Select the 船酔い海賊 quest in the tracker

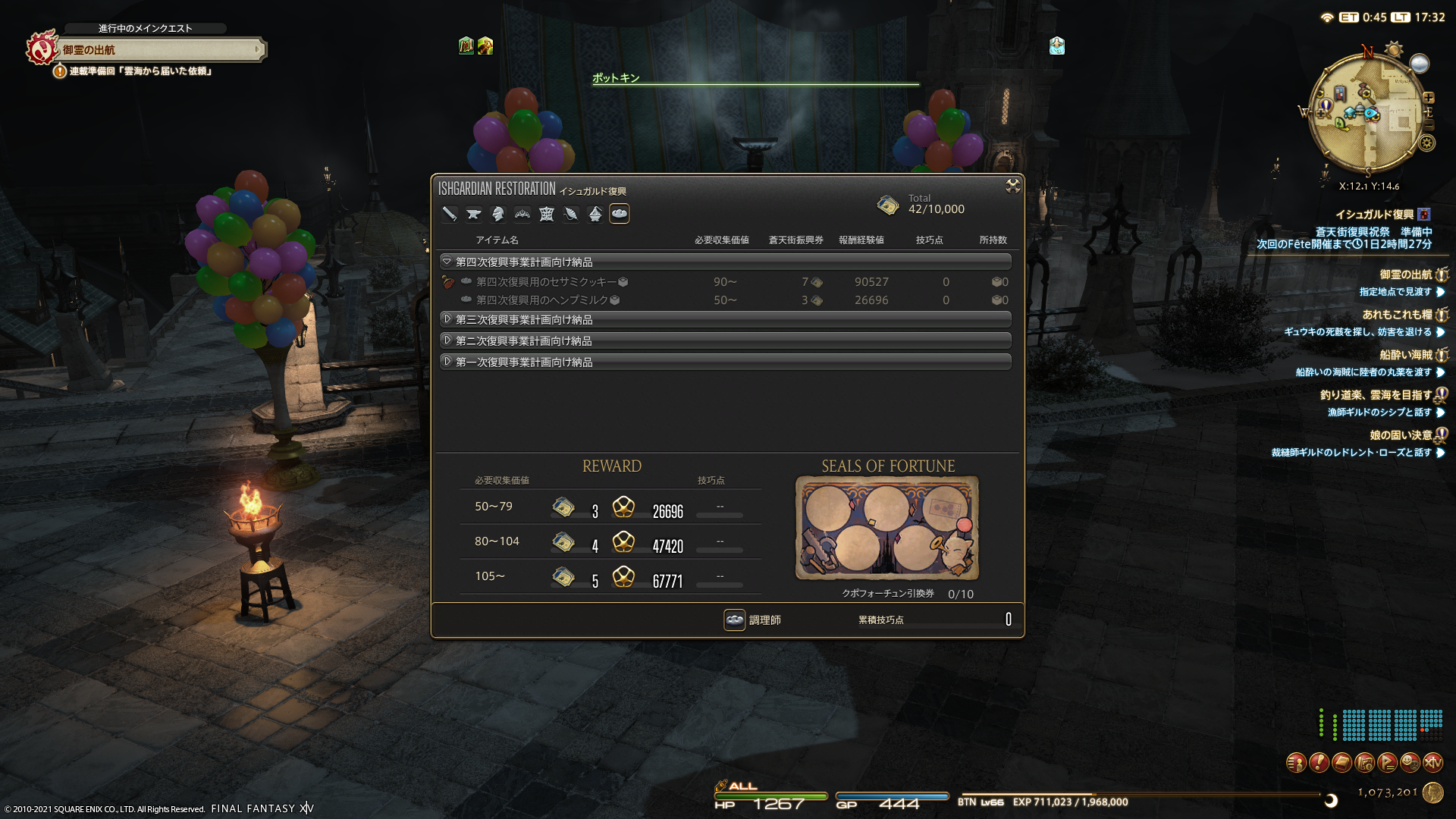(1406, 355)
